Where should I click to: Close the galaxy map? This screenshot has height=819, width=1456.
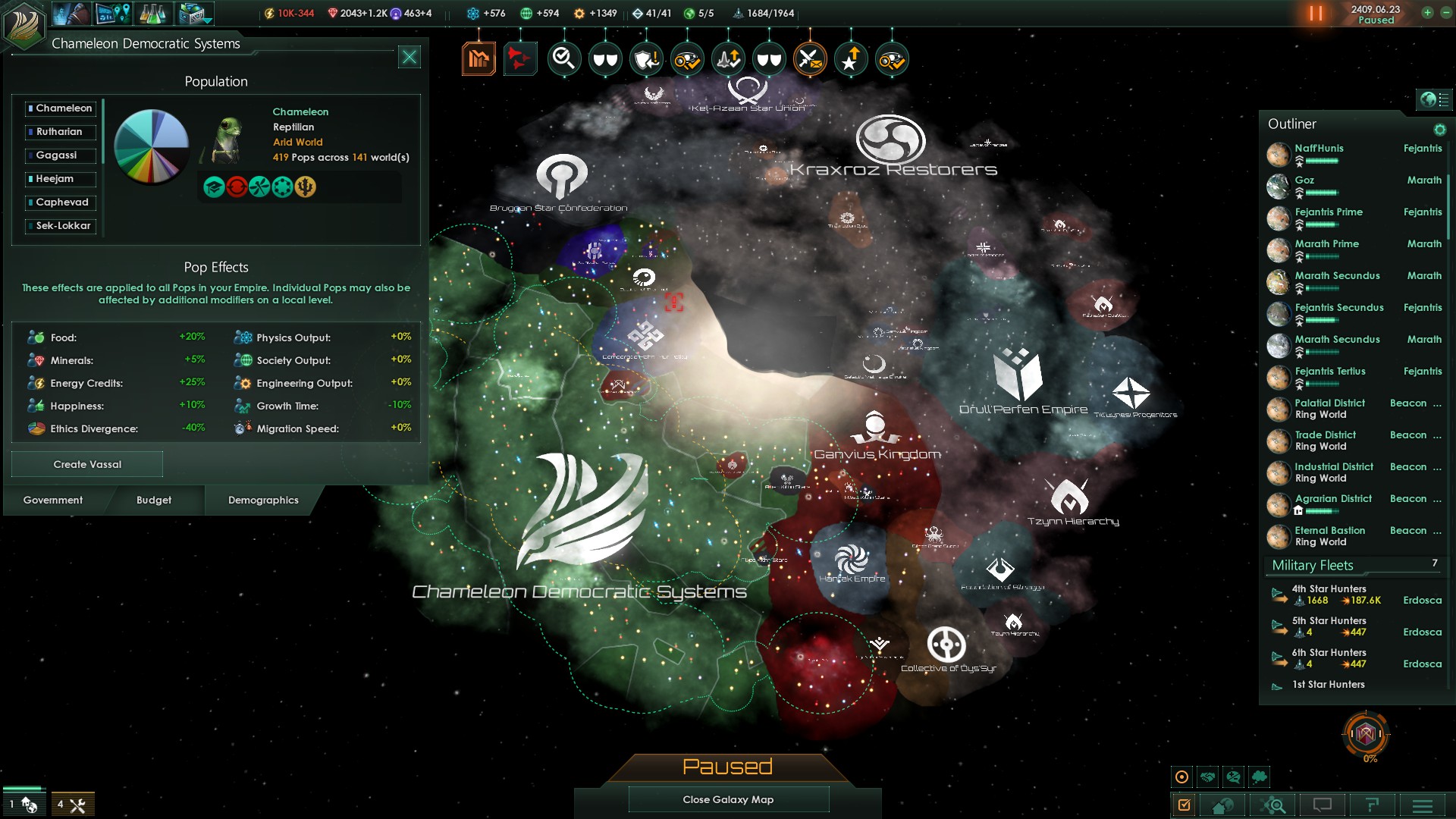pyautogui.click(x=728, y=799)
